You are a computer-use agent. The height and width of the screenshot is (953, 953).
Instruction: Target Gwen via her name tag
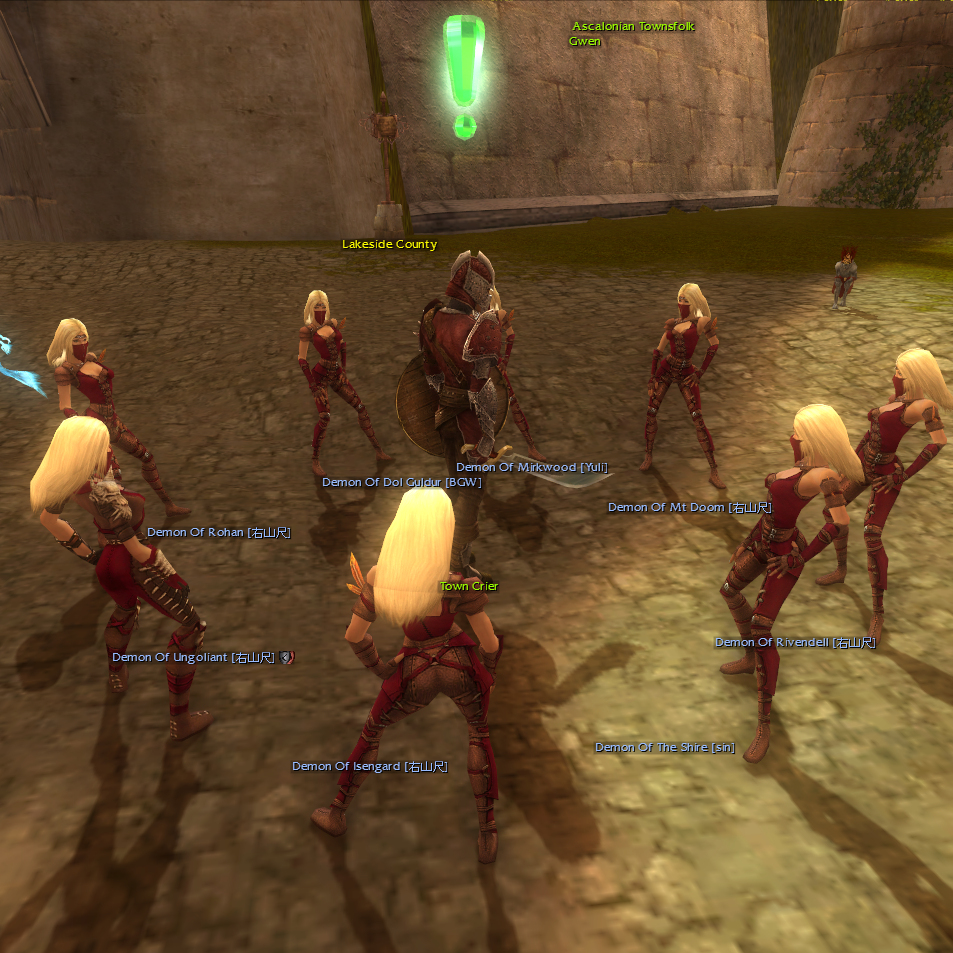coord(584,41)
